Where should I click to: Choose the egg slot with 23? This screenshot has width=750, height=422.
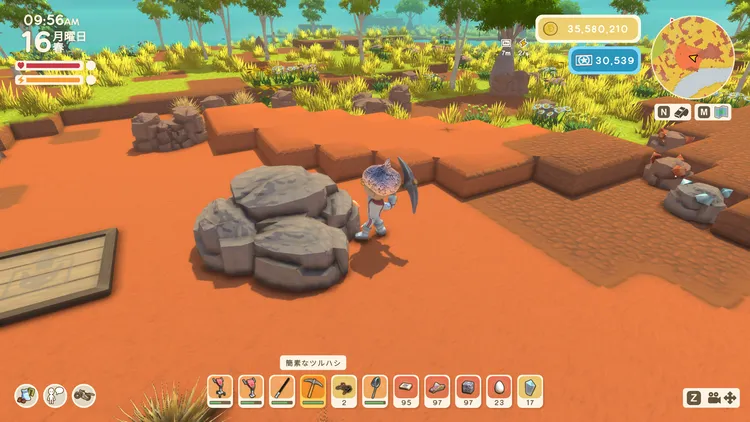(499, 387)
